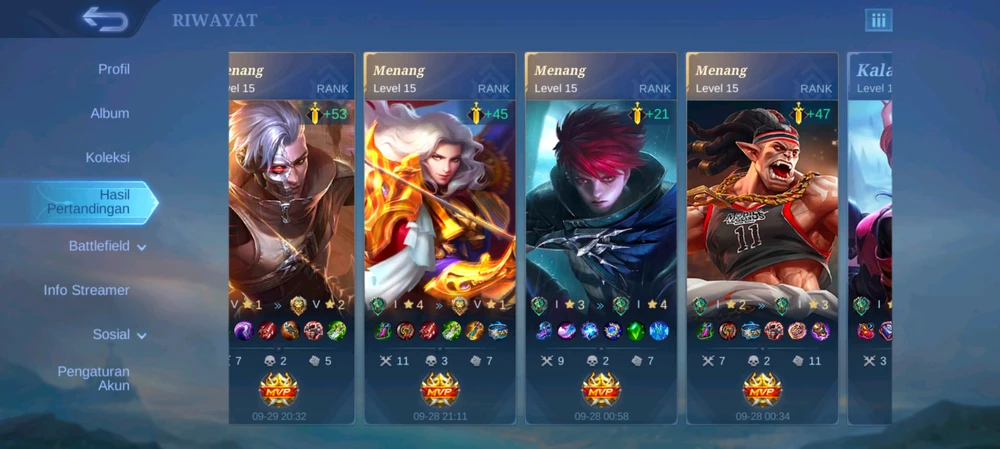1000x449 pixels.
Task: Open Pengaturan Akun settings
Action: tap(94, 378)
